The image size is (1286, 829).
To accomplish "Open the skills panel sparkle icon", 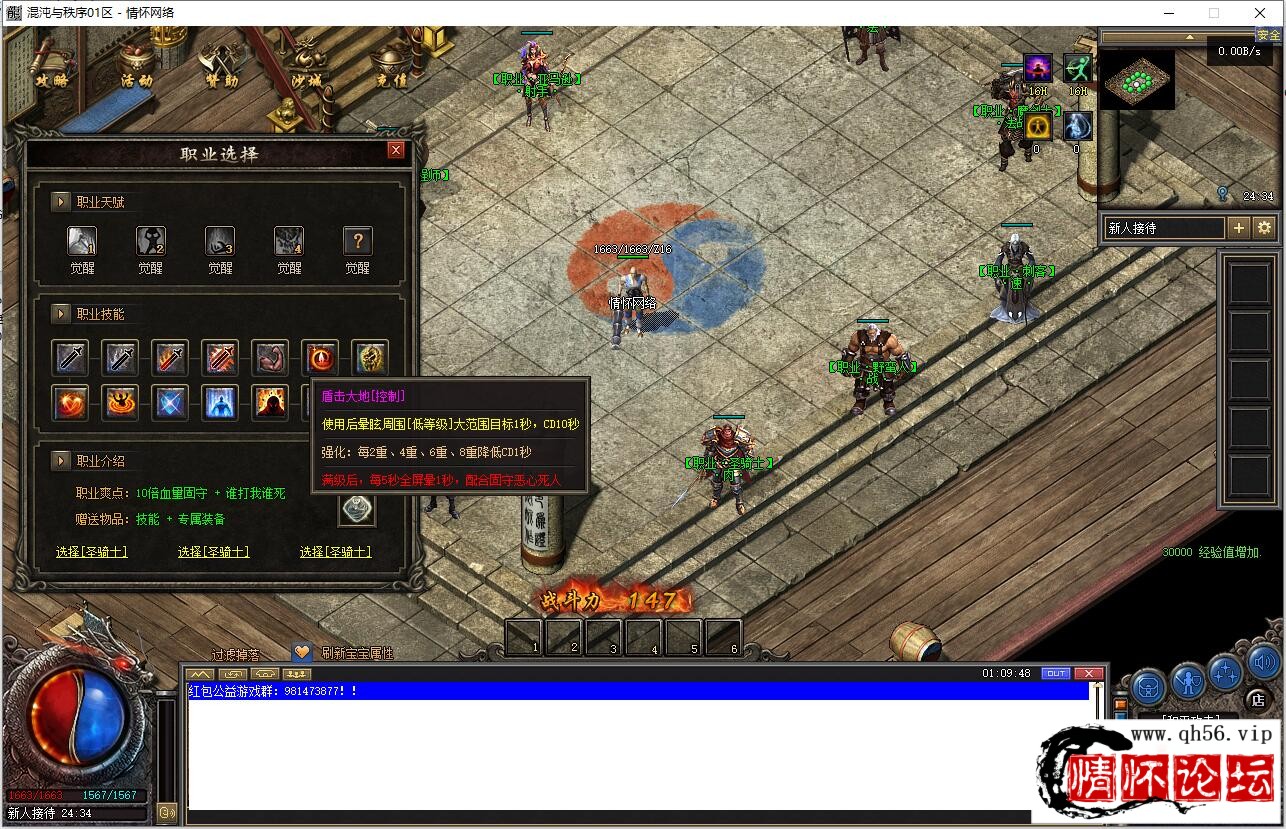I will coord(1225,671).
